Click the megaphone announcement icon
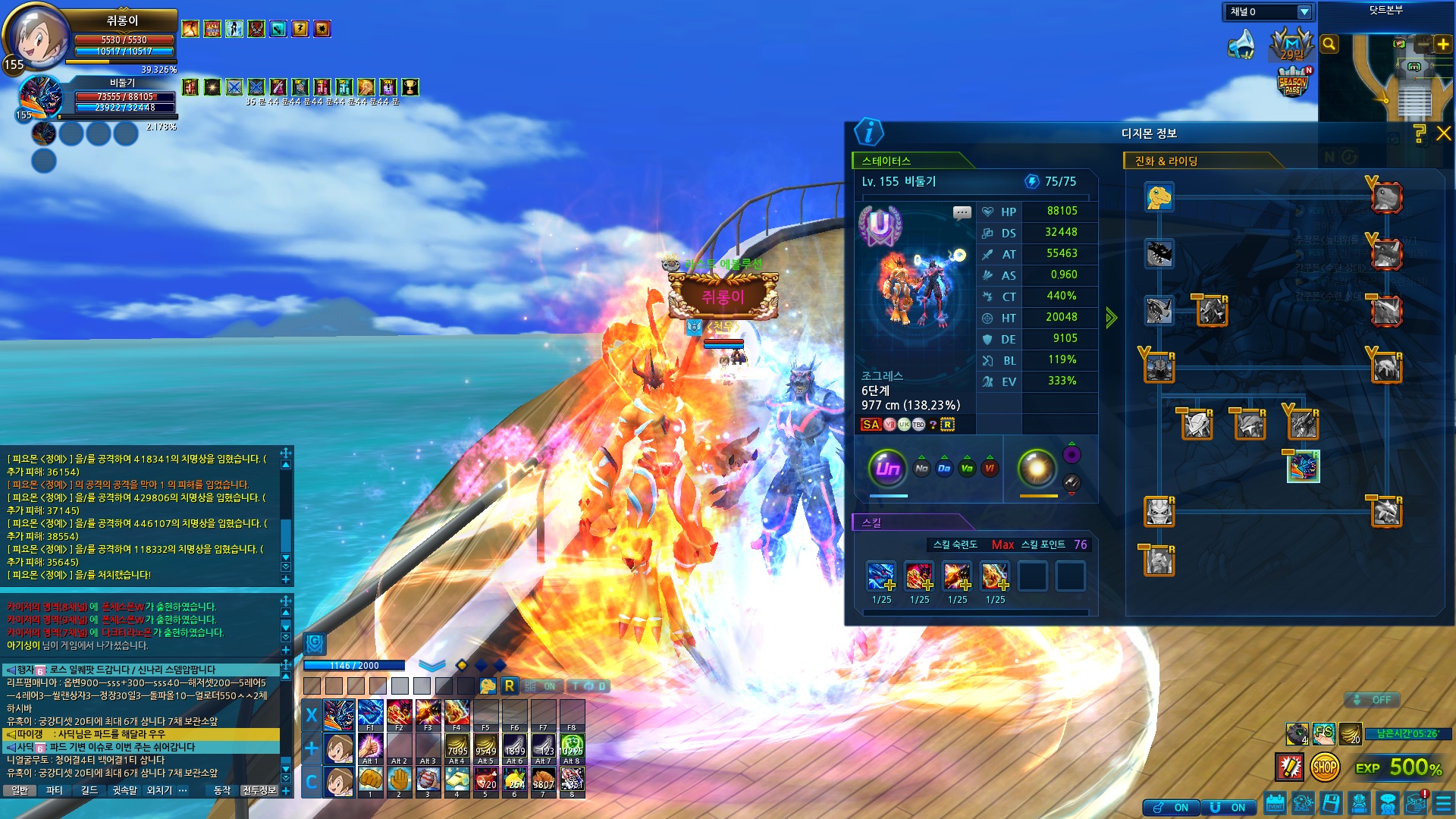1456x819 pixels. 1241,45
